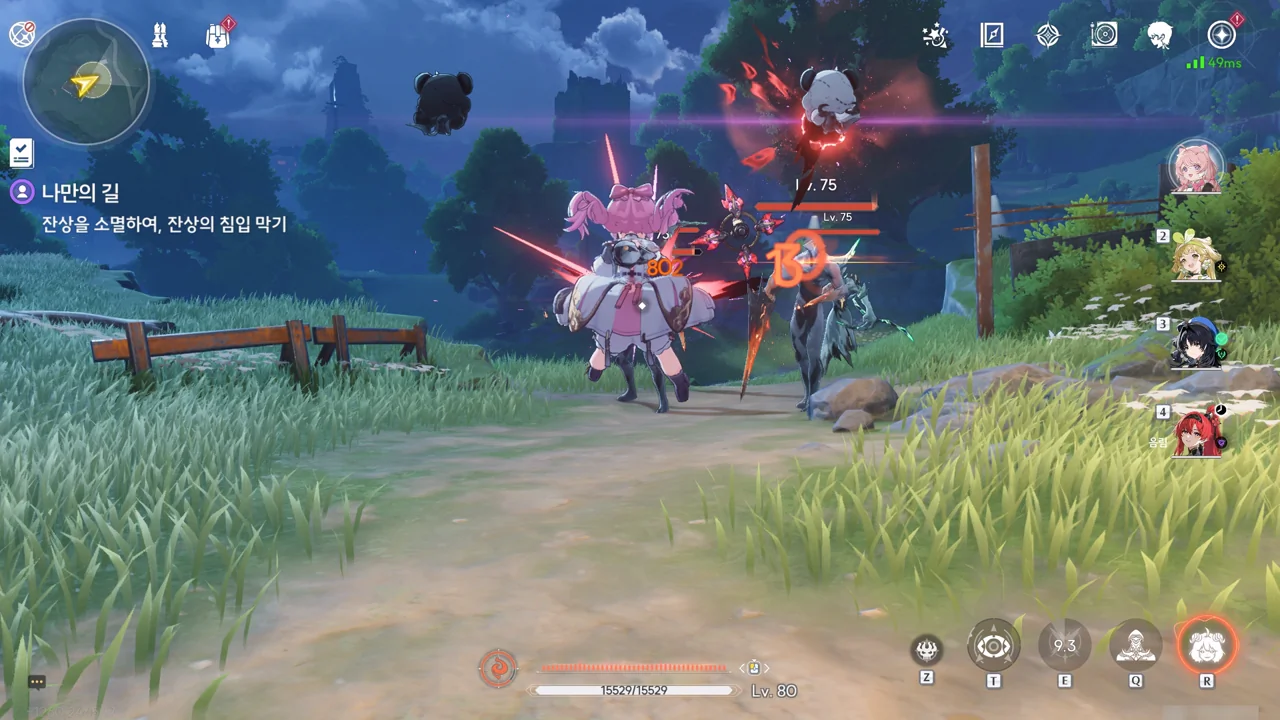Open the record player icon
Screen dimensions: 1280x720
pyautogui.click(x=1104, y=36)
